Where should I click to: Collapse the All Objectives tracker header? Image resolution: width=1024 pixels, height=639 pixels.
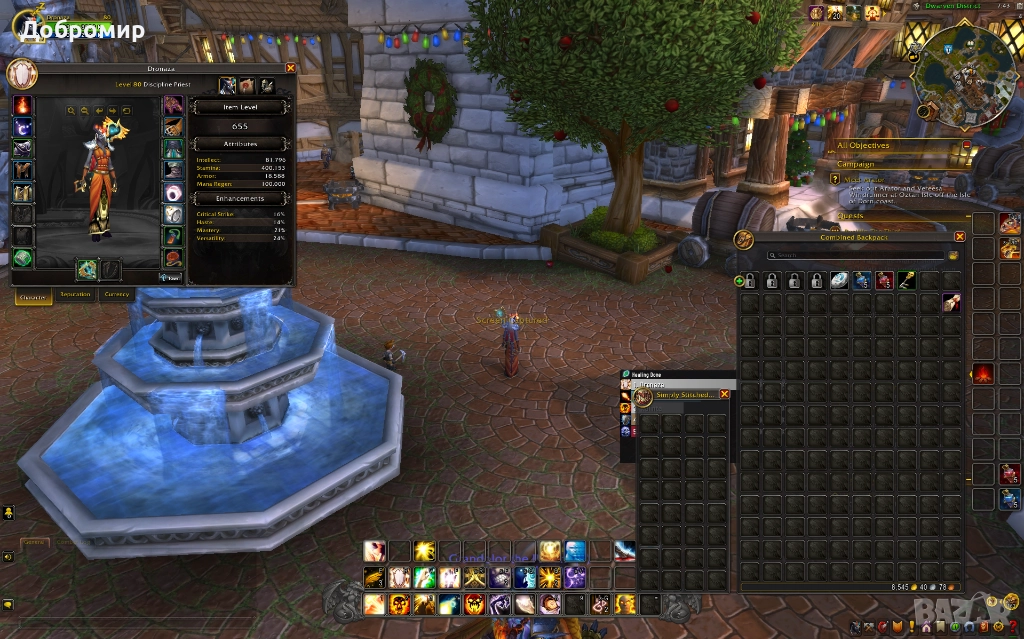click(x=966, y=145)
